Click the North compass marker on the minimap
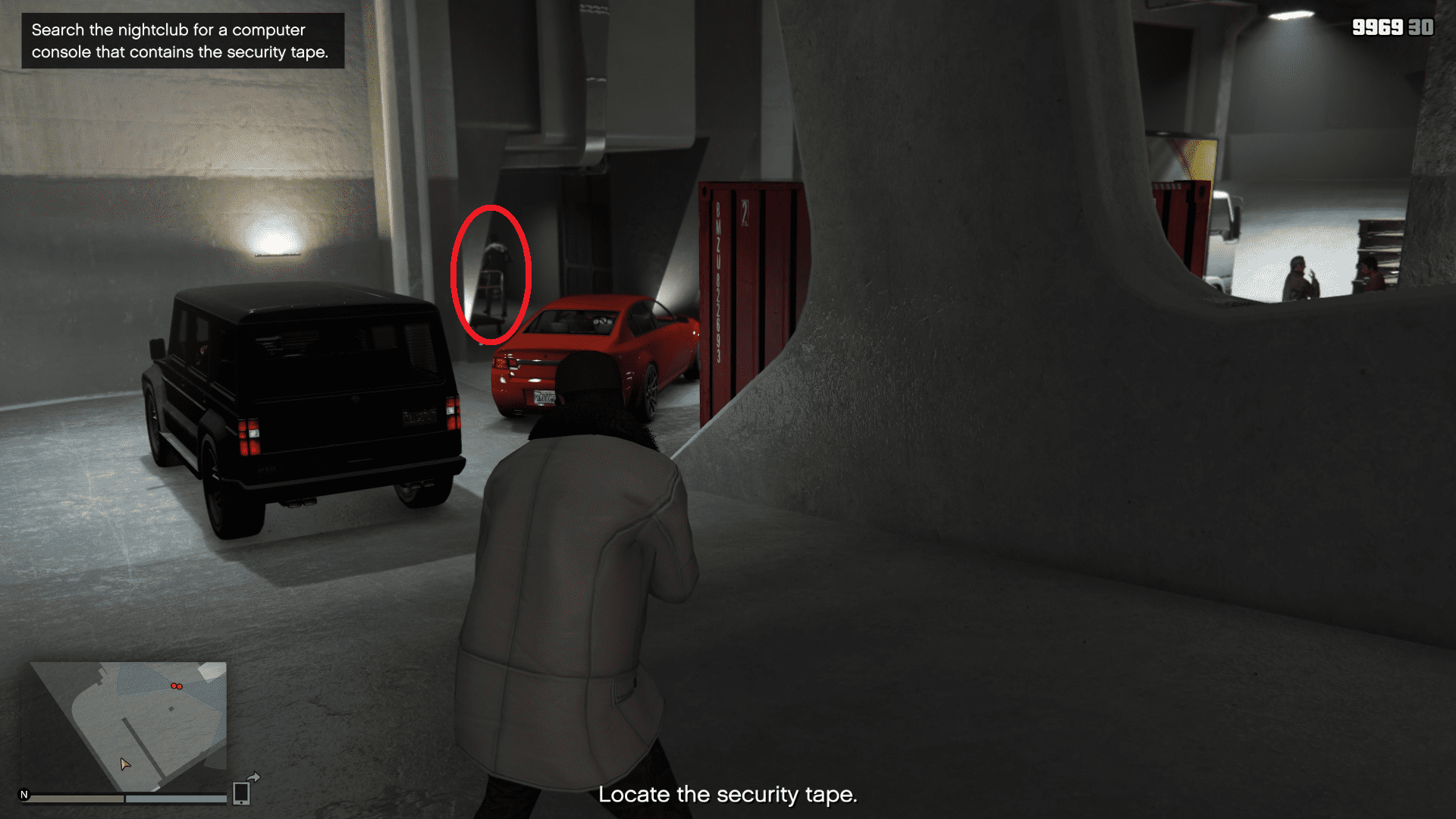 tap(24, 793)
